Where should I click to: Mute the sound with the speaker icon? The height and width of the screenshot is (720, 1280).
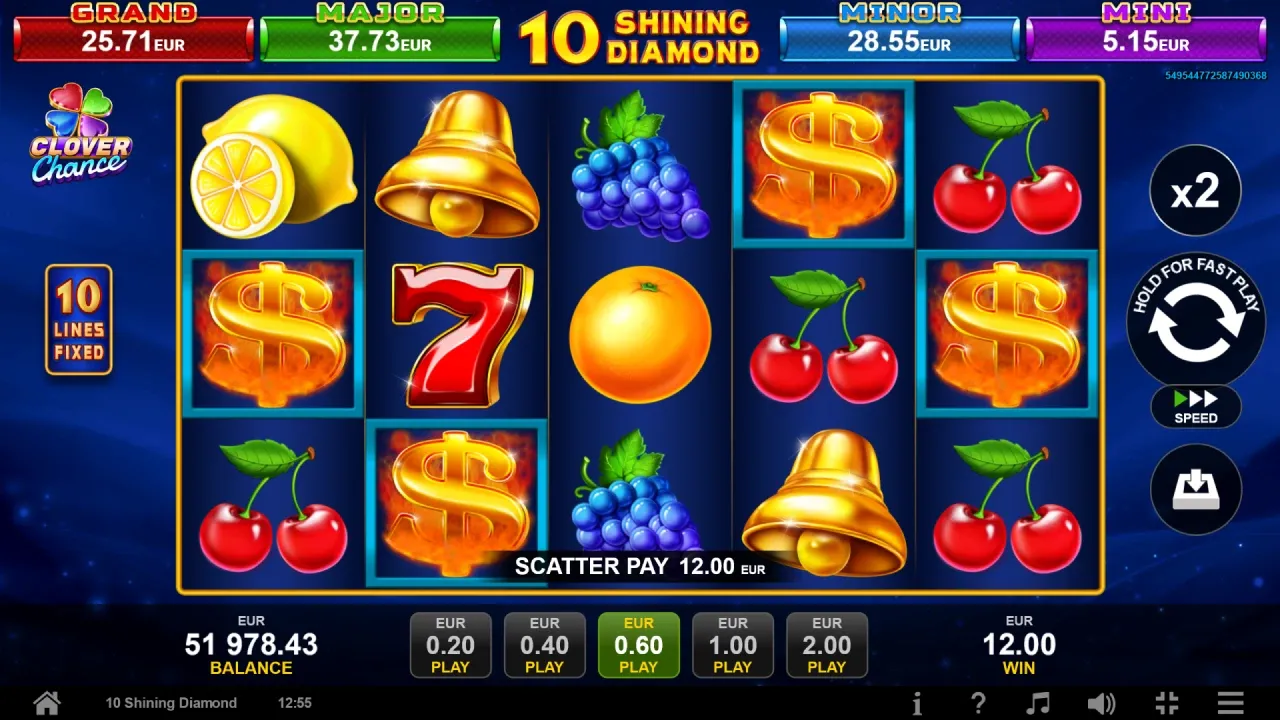(x=1103, y=703)
